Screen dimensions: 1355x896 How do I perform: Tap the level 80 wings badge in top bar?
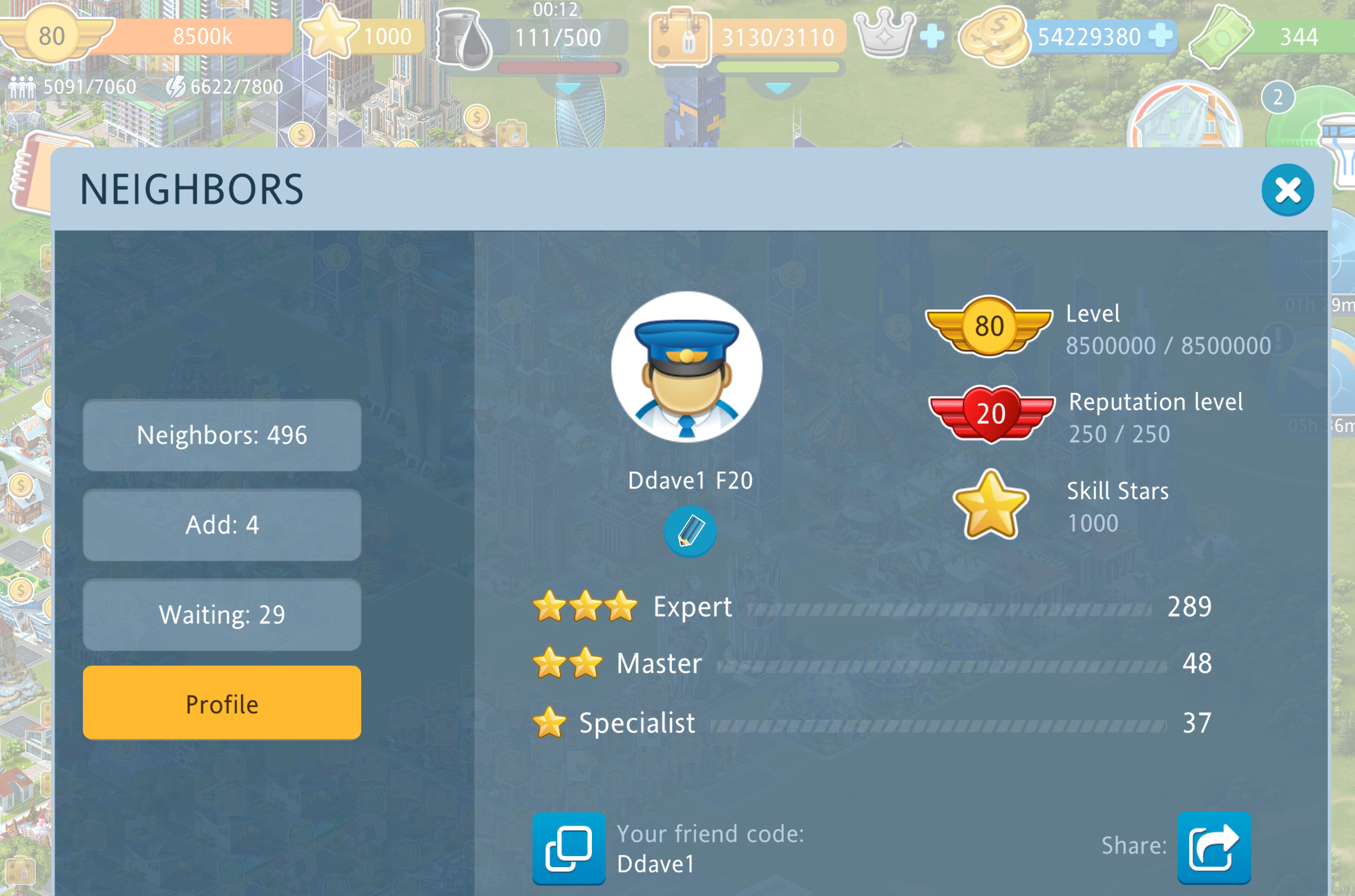click(x=52, y=35)
